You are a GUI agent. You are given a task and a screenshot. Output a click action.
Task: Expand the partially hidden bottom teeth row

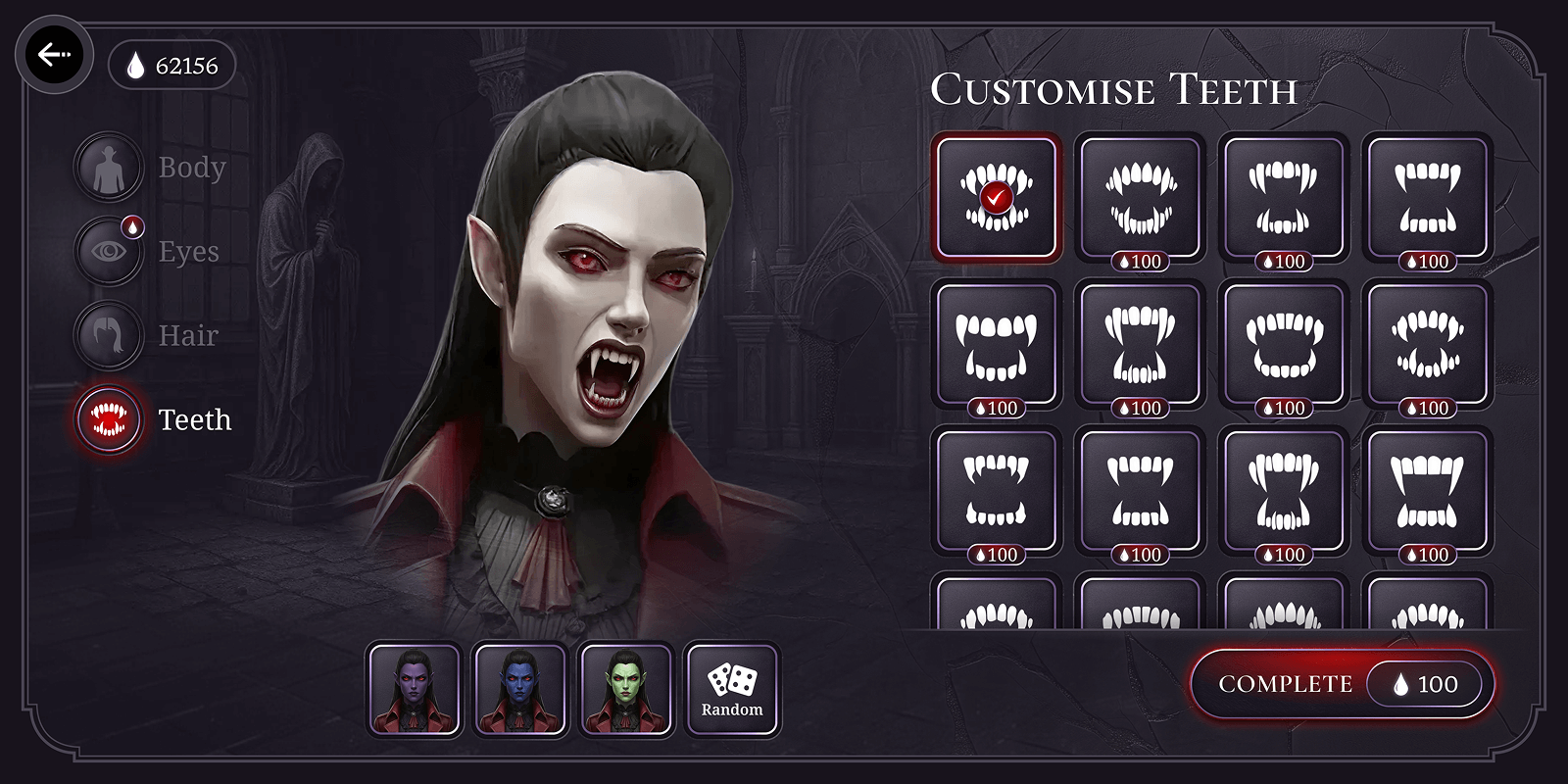point(1140,608)
